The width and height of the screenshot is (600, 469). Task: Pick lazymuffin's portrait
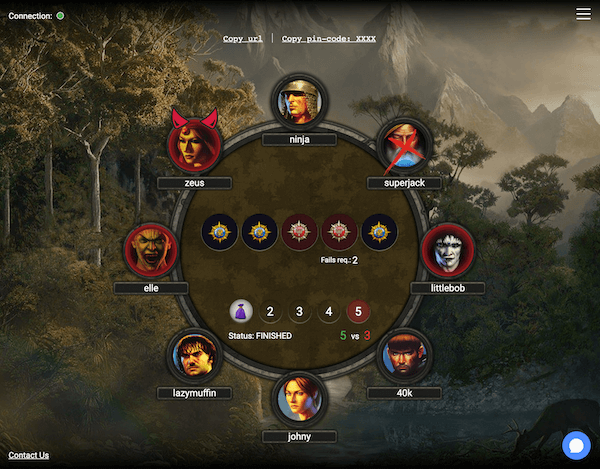(x=194, y=354)
